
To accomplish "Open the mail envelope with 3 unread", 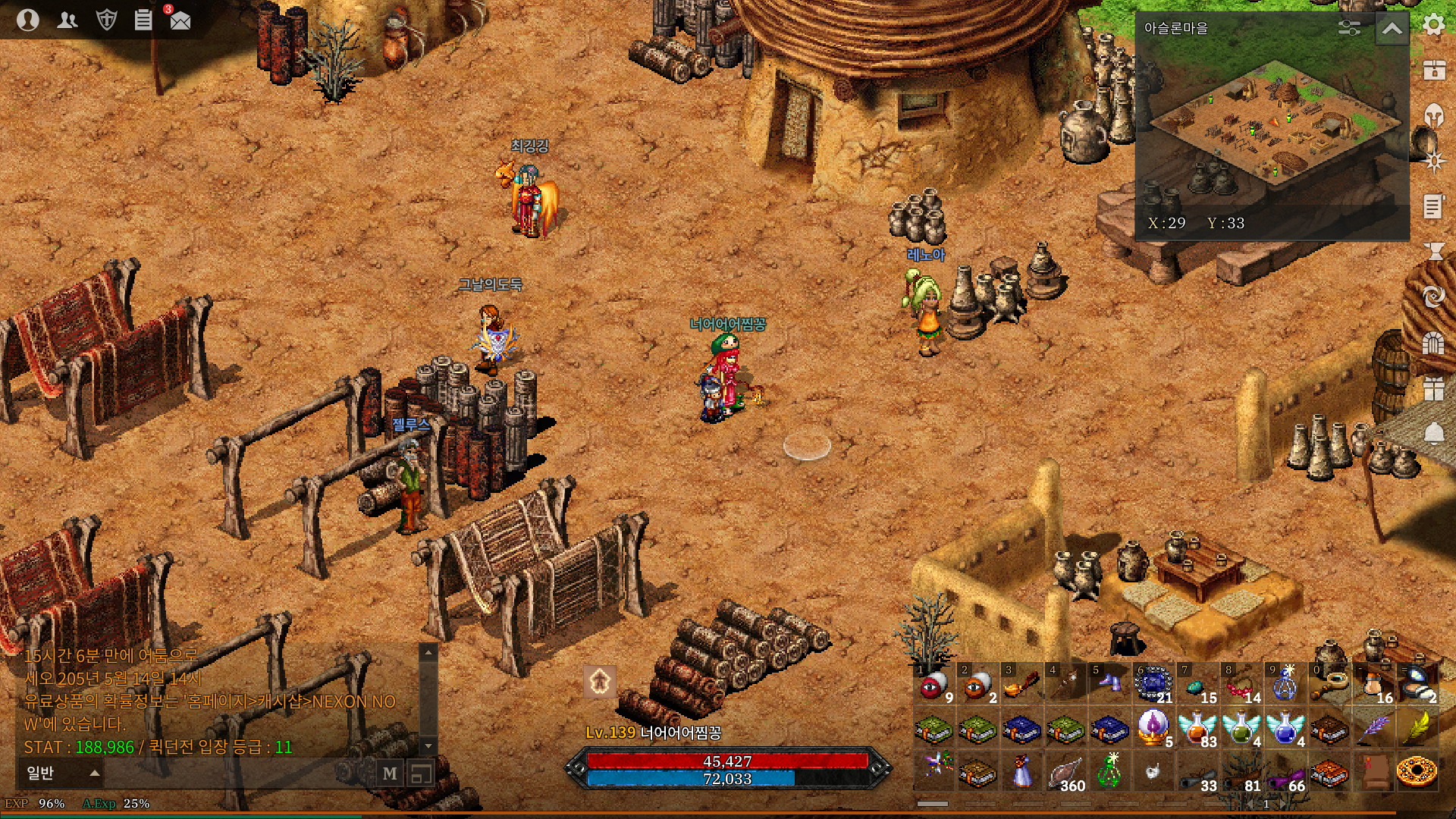I will coord(180,20).
